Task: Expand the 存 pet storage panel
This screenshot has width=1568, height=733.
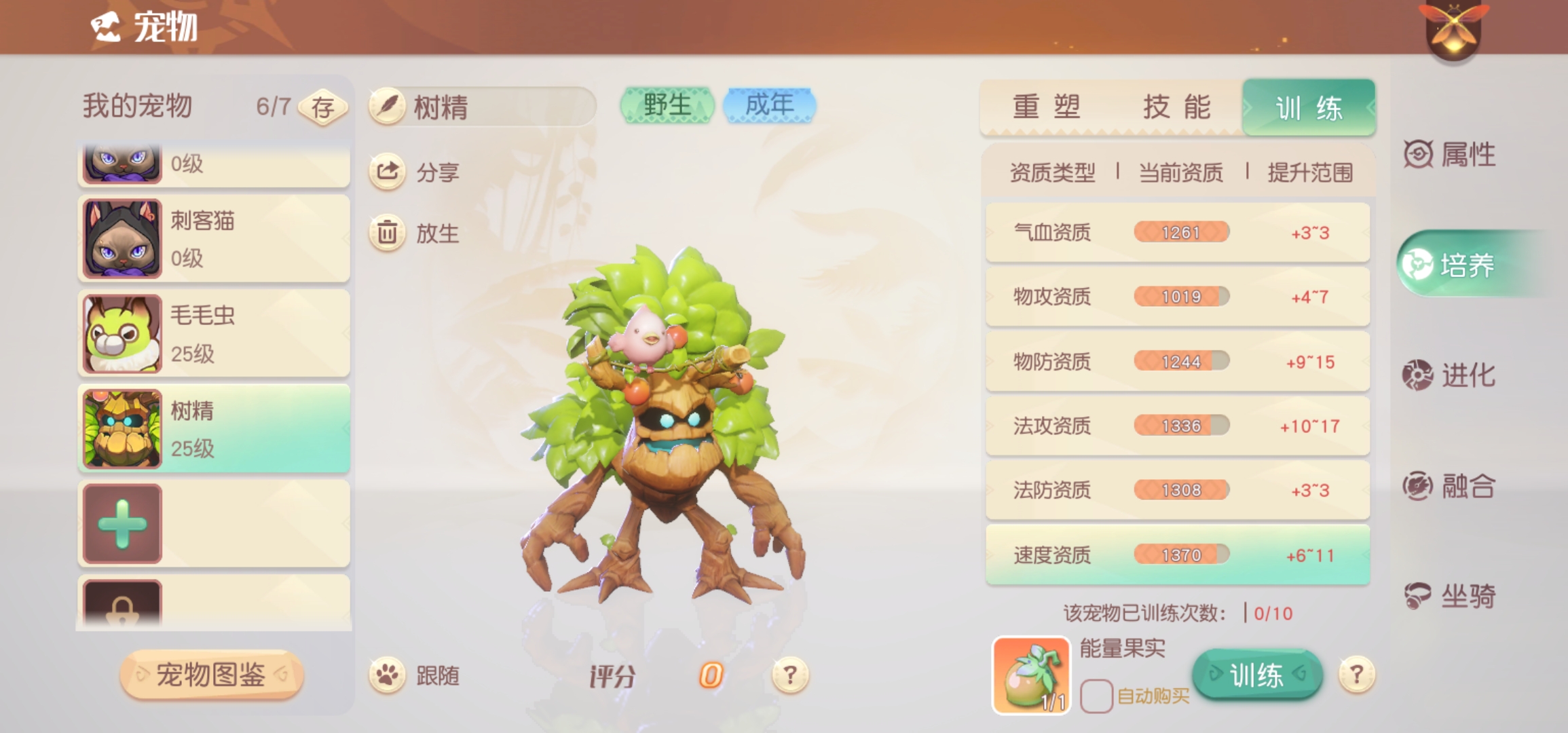Action: coord(324,105)
